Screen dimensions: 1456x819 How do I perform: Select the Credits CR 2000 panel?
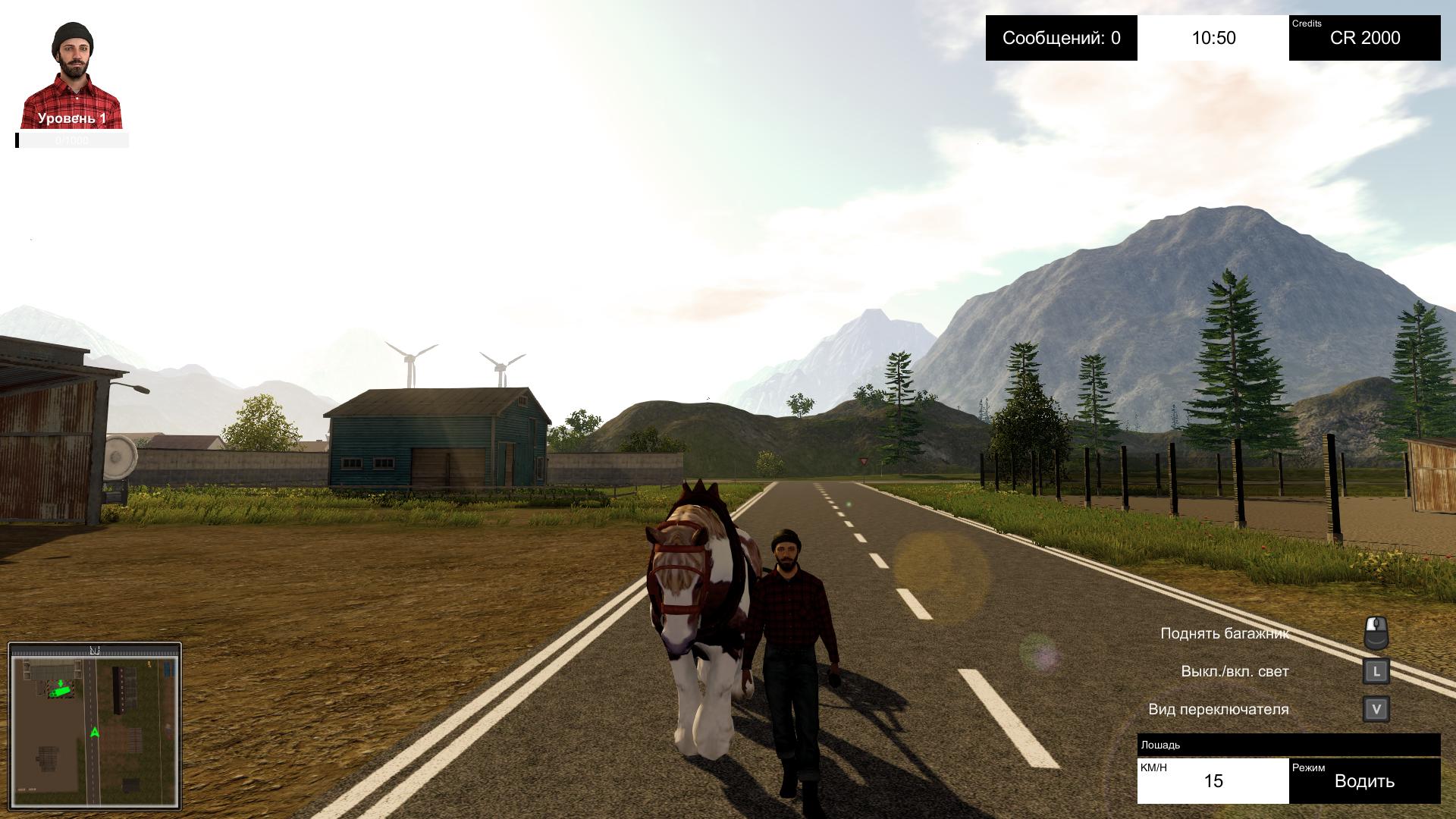point(1364,38)
